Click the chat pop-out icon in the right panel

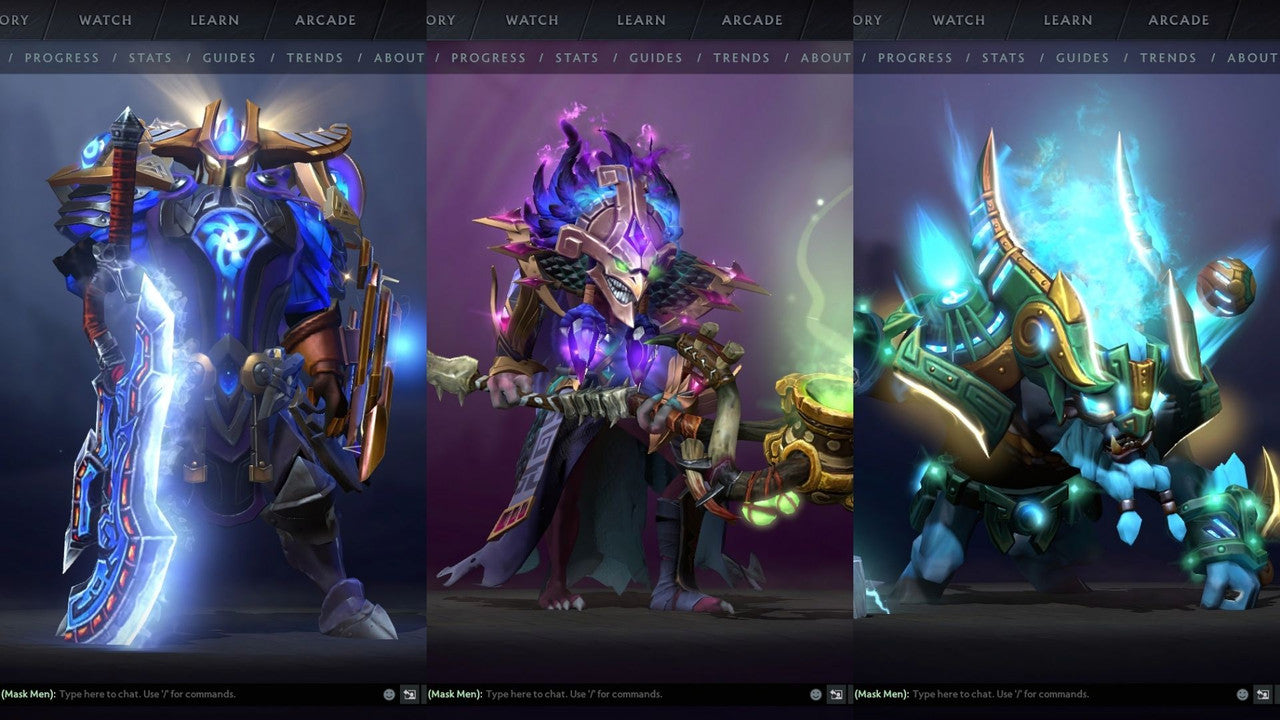(x=1263, y=694)
